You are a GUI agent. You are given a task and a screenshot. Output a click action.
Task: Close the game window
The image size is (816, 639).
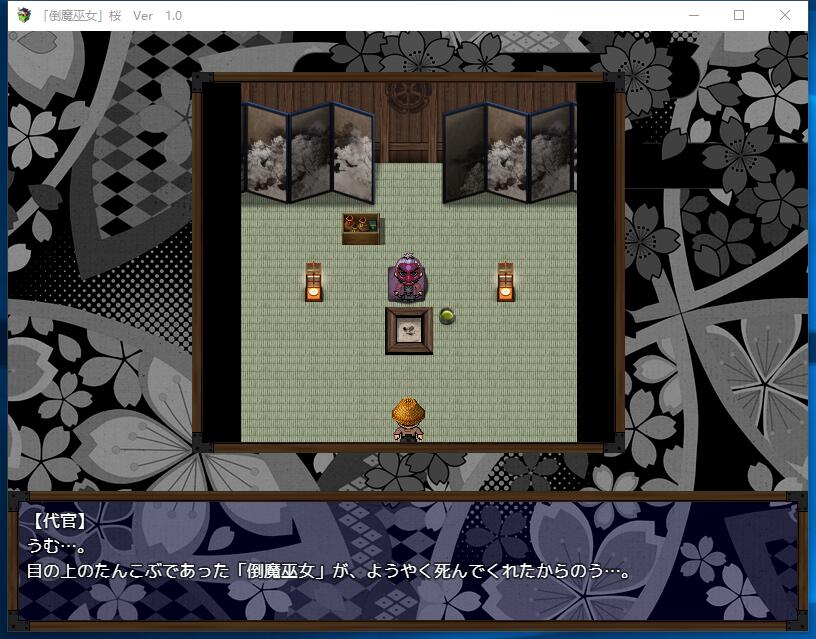(x=786, y=15)
